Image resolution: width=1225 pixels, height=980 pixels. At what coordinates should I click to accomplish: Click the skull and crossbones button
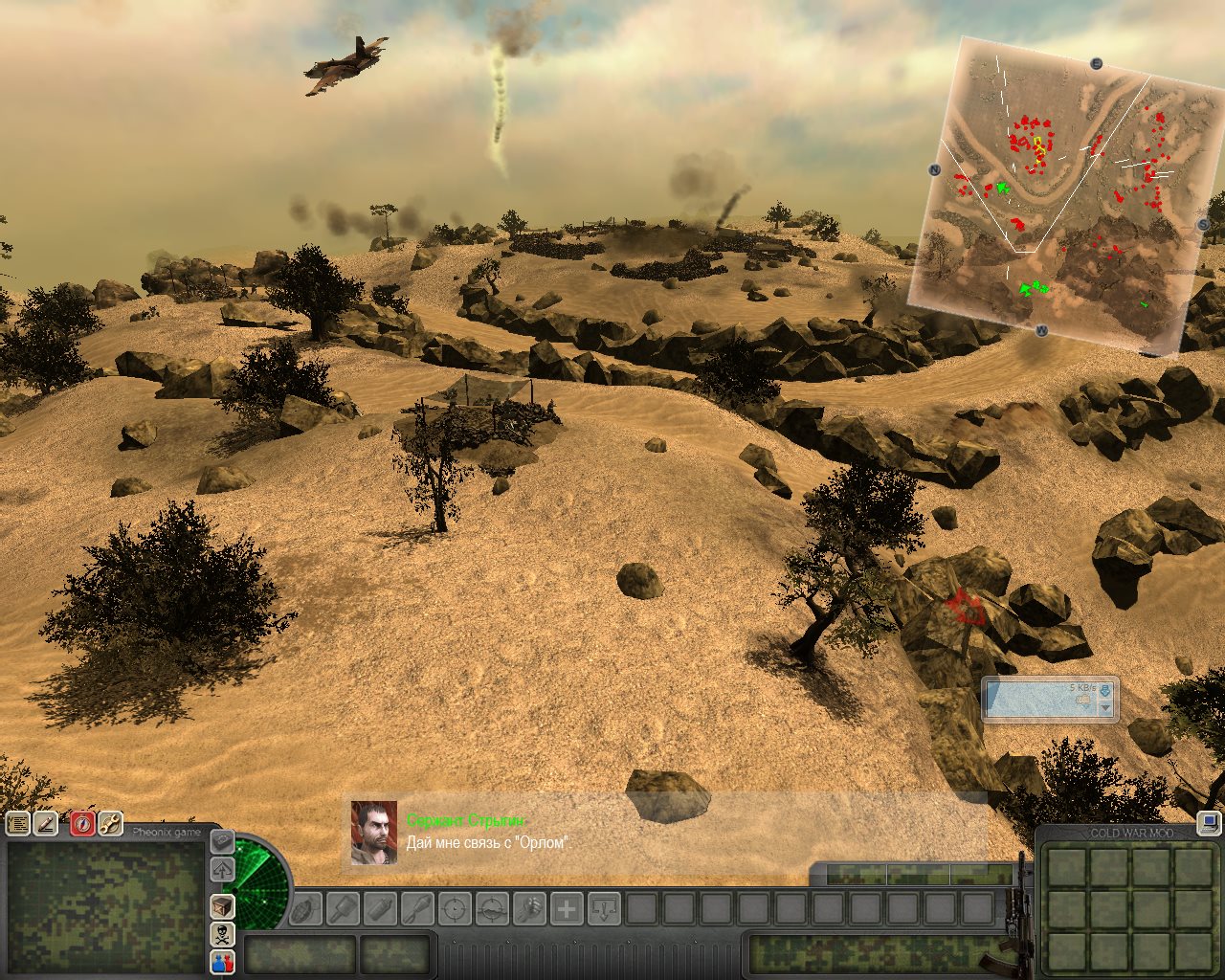pos(222,934)
